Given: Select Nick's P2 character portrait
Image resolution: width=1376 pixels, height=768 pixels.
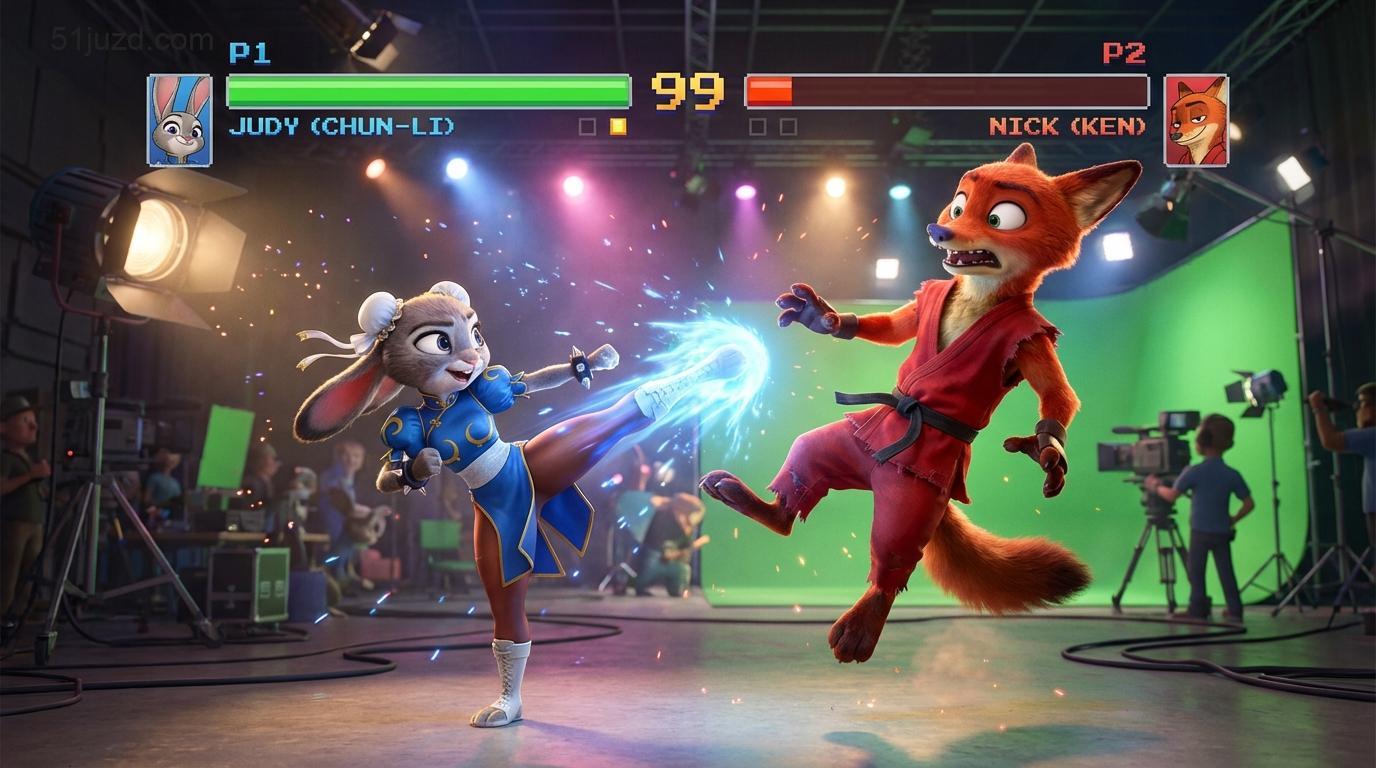Looking at the screenshot, I should (x=1196, y=119).
